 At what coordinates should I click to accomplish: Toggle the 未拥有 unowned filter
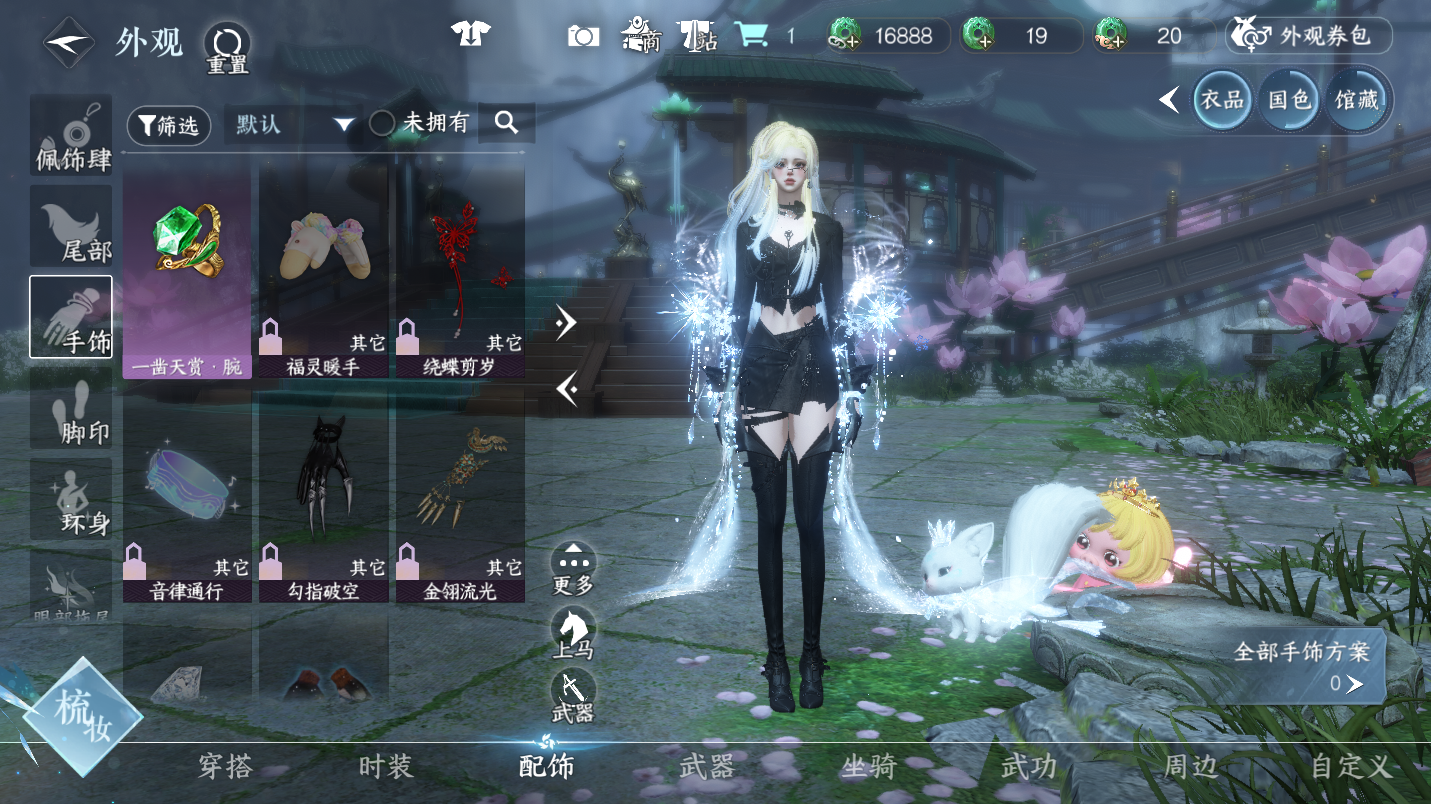[382, 123]
